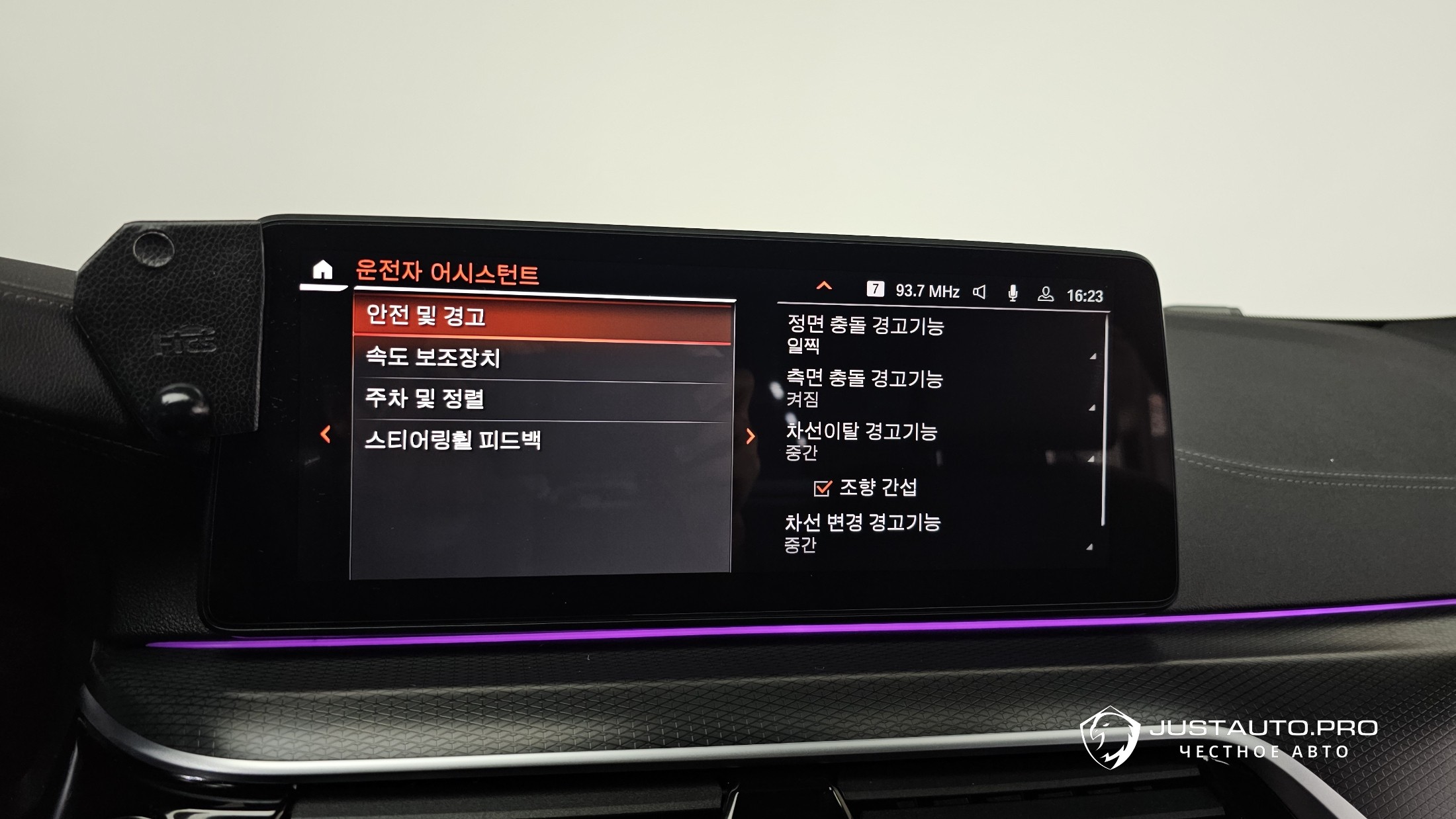Open 차선이탈 경고기능 setting
1456x819 pixels.
click(933, 441)
